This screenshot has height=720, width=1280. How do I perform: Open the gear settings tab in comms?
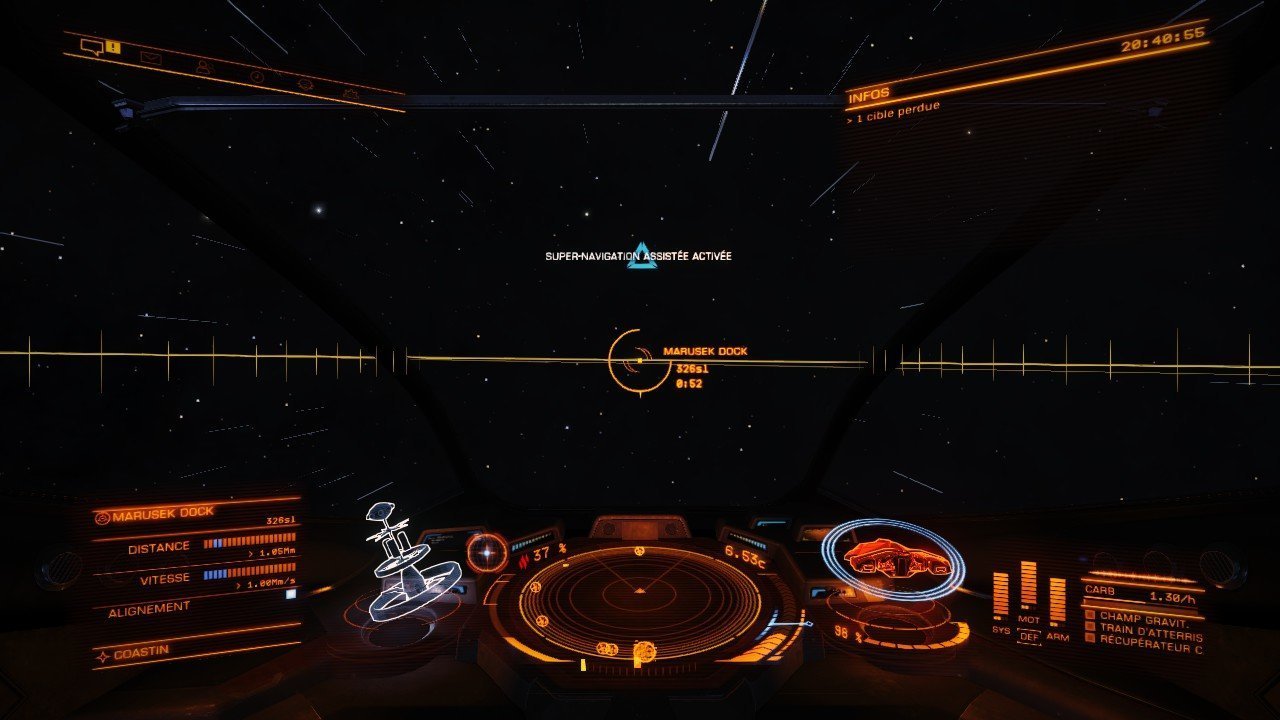[x=351, y=93]
